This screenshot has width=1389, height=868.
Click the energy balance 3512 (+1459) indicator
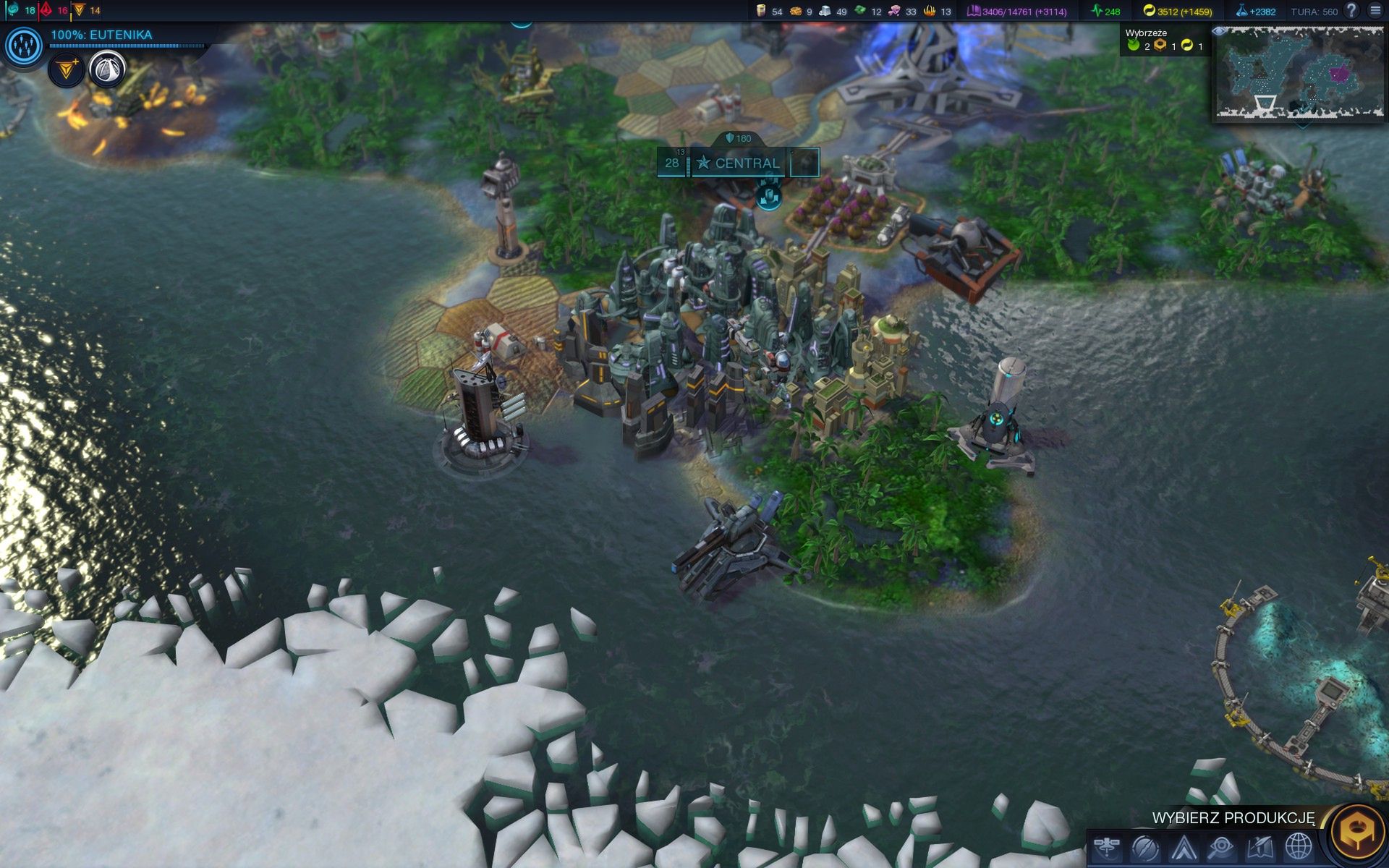1177,12
